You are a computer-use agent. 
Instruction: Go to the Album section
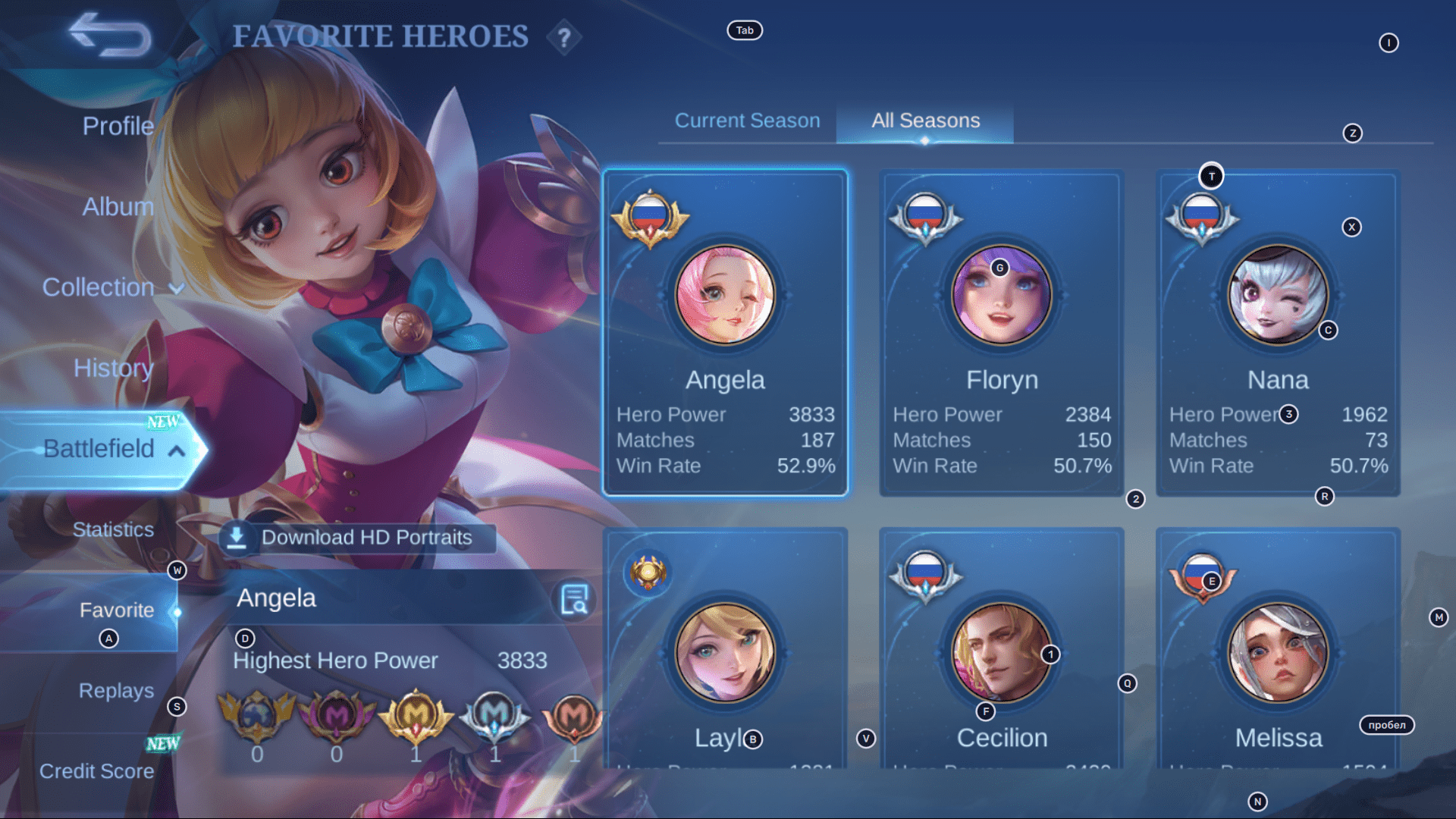118,206
